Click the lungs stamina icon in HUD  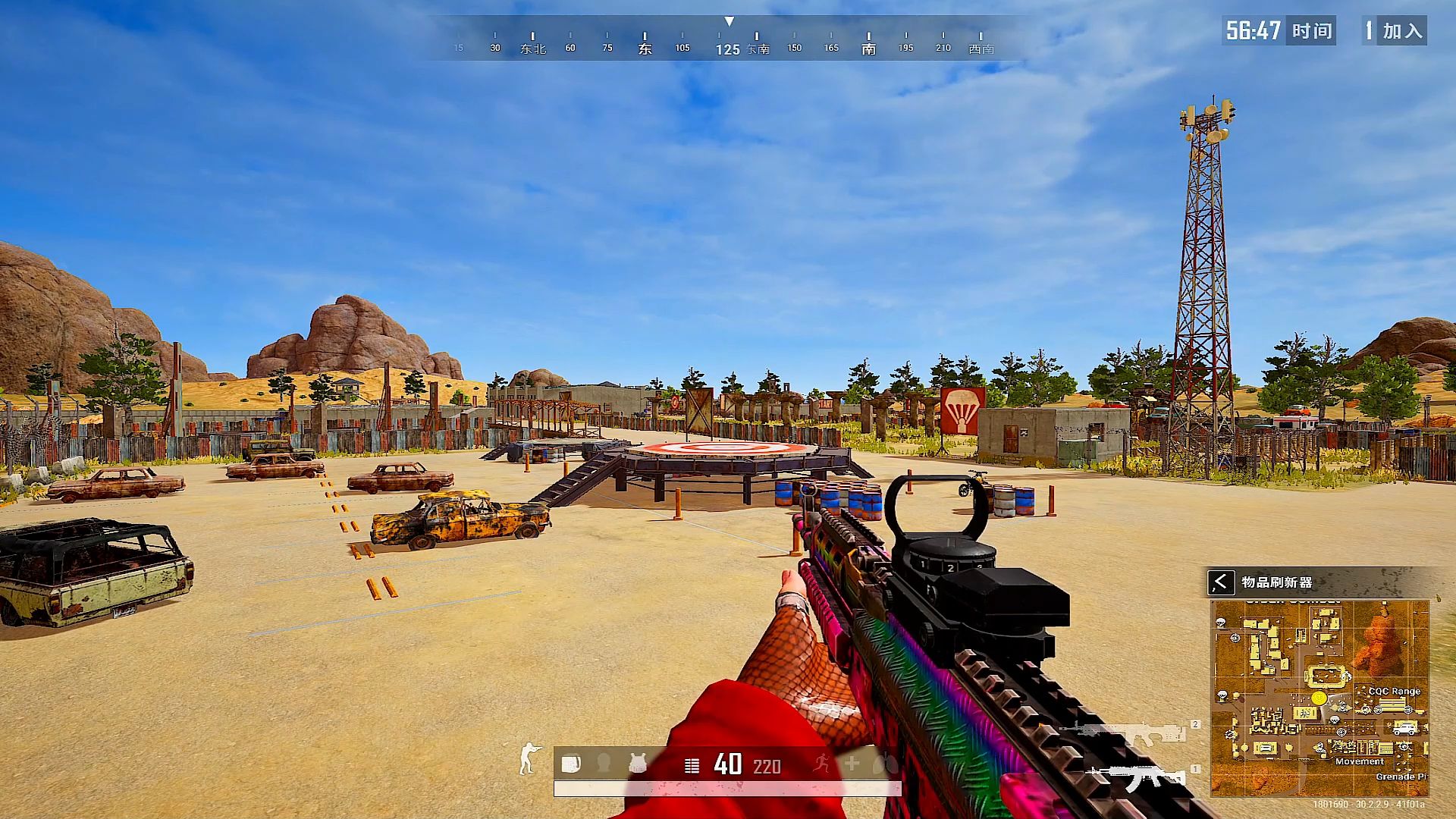click(882, 764)
